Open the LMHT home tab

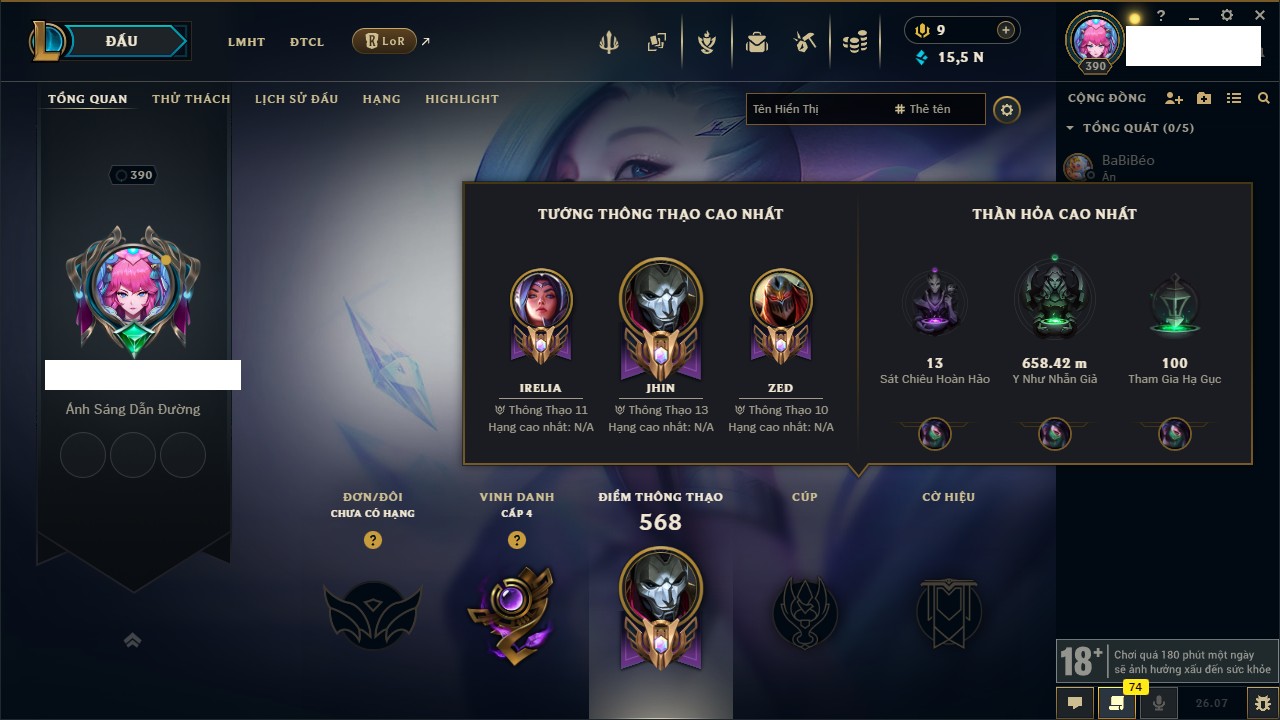pyautogui.click(x=246, y=42)
